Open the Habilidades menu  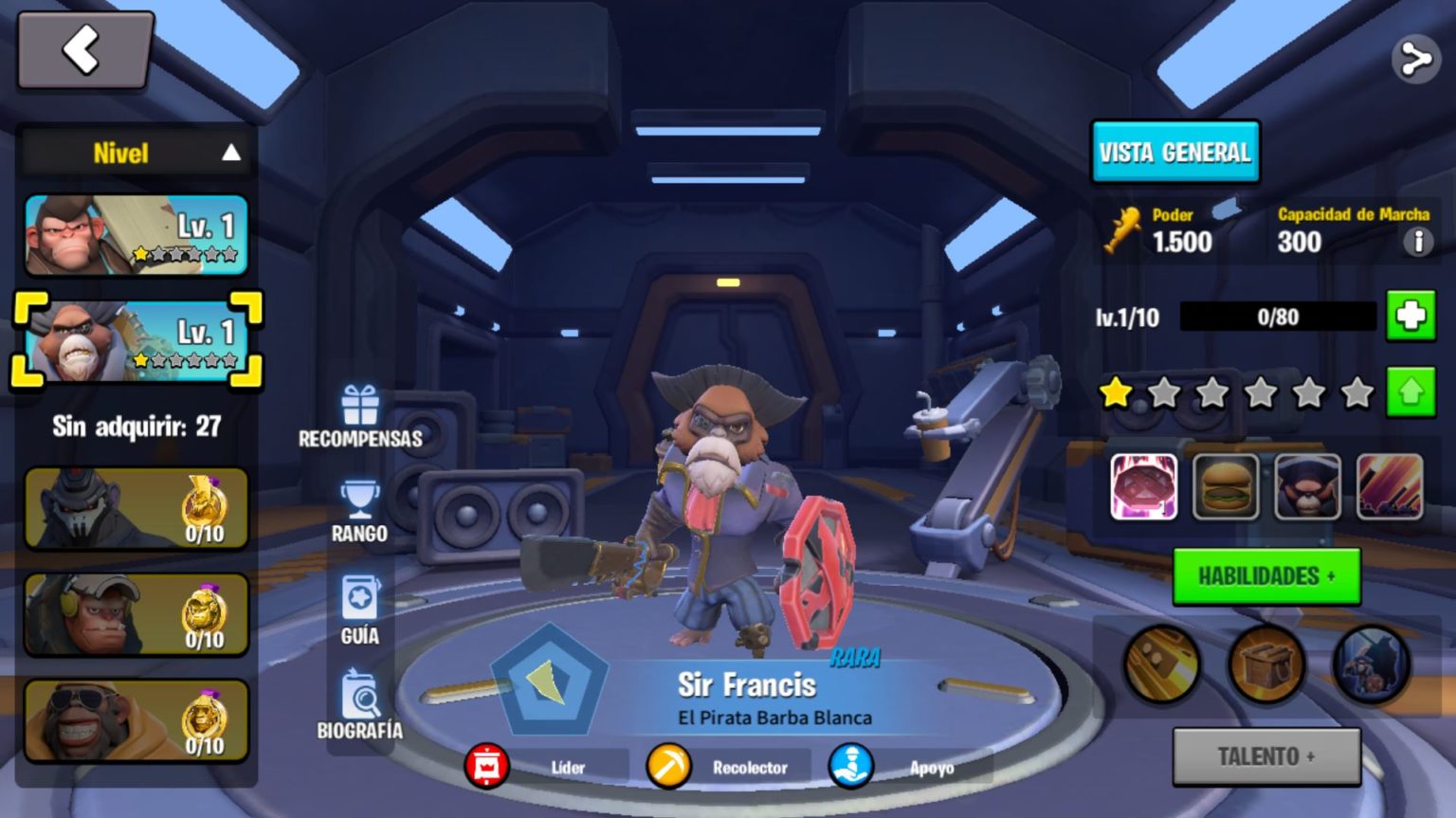coord(1265,576)
